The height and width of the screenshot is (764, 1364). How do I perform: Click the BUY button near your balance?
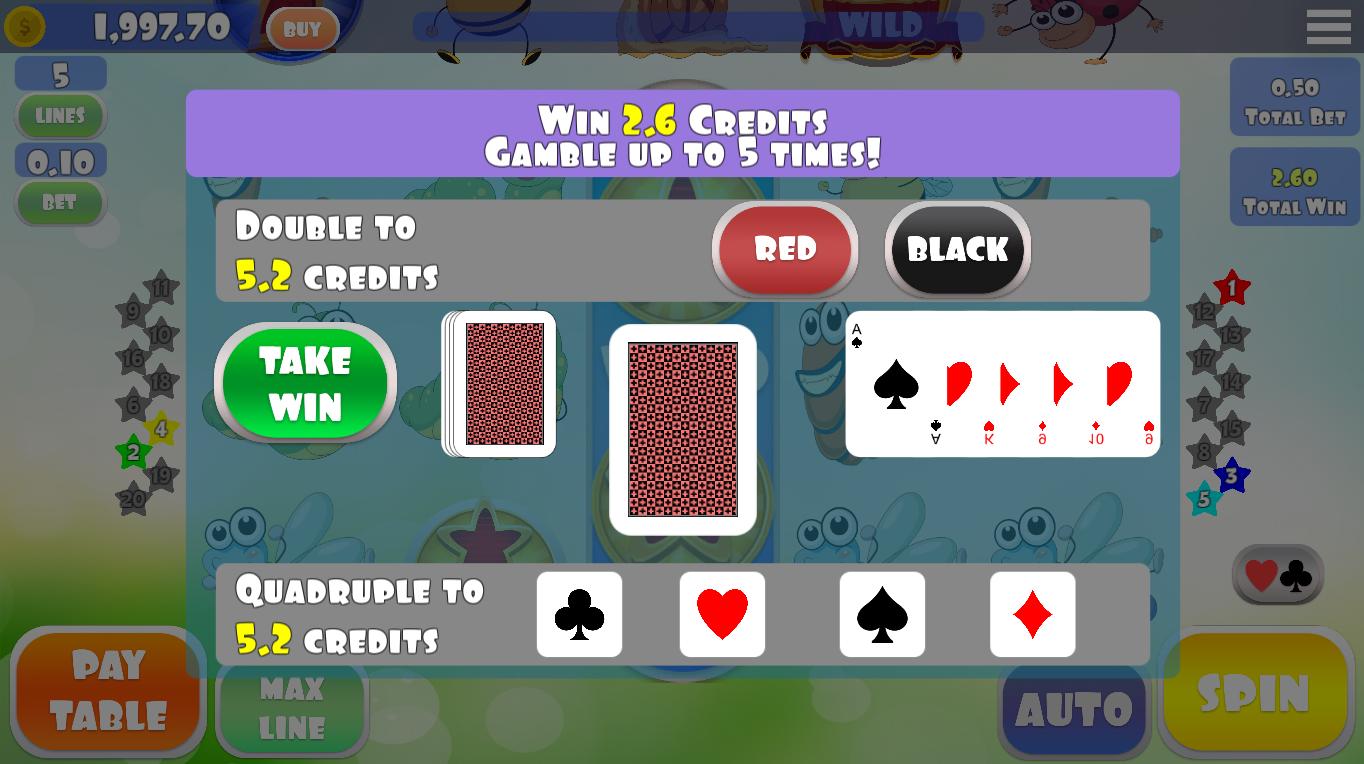pyautogui.click(x=302, y=29)
